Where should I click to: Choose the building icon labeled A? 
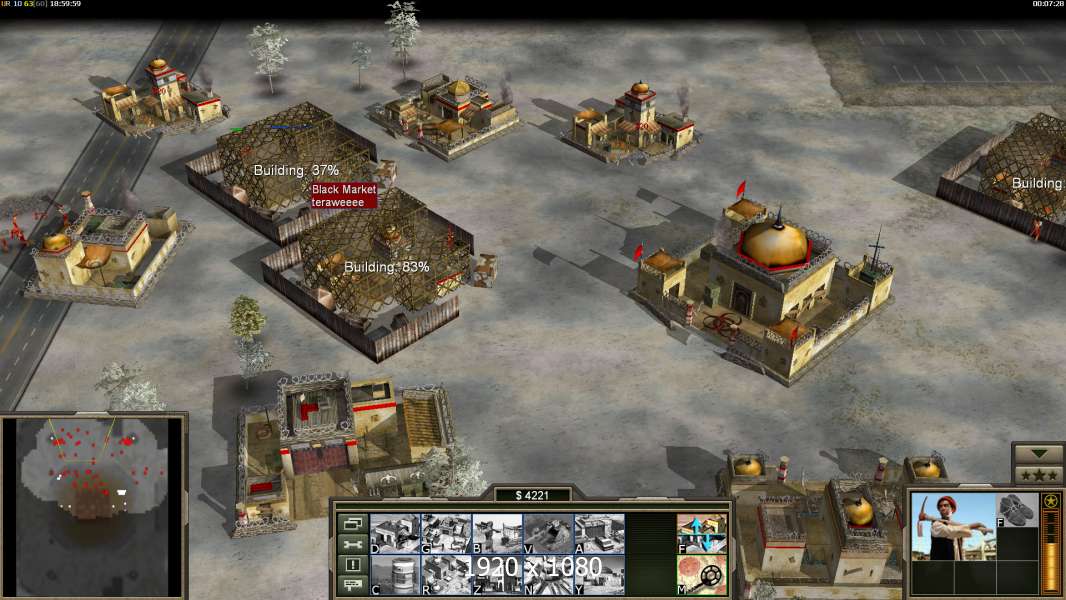click(599, 533)
